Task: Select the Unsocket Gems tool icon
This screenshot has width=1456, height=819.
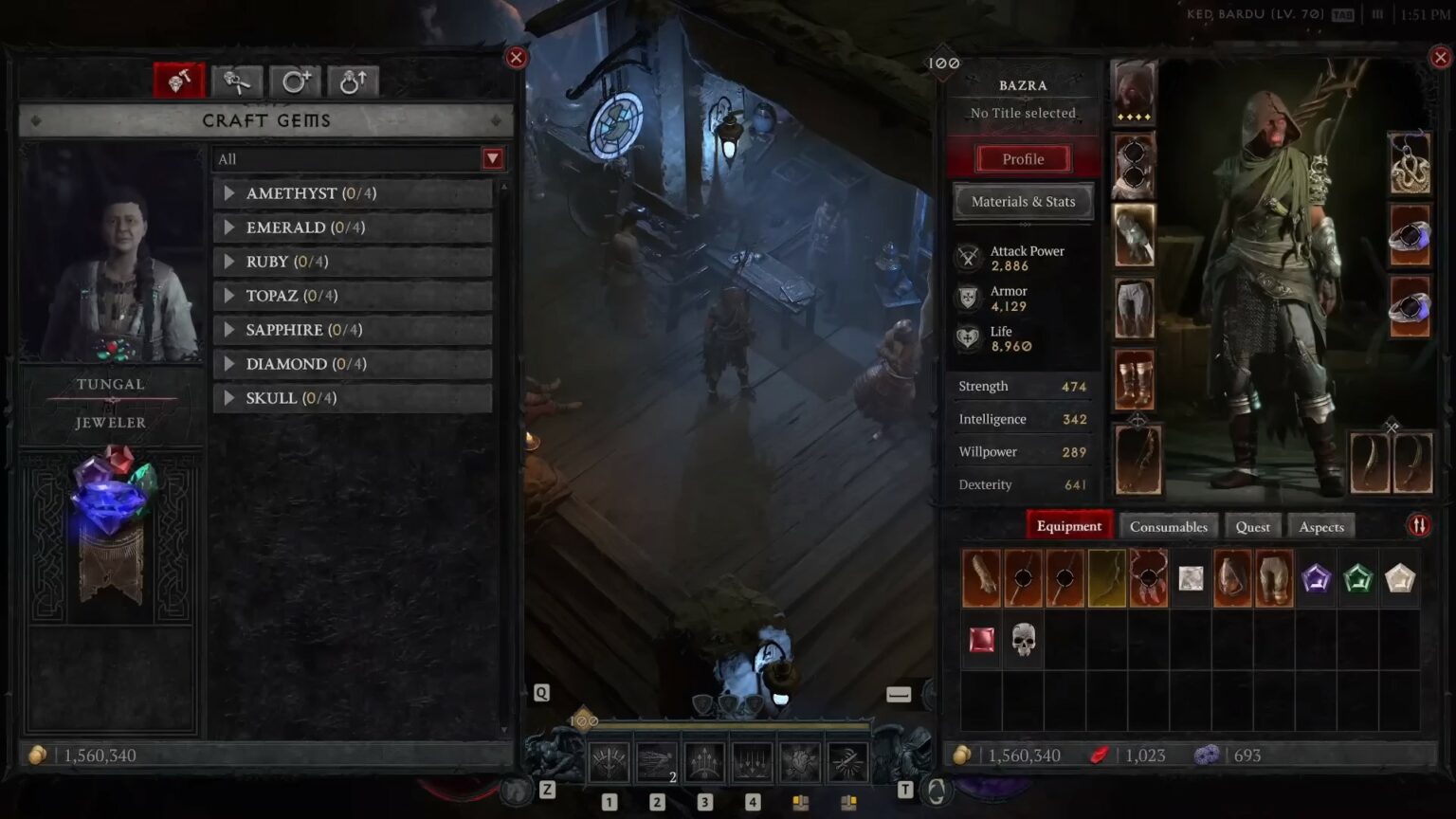Action: point(236,82)
